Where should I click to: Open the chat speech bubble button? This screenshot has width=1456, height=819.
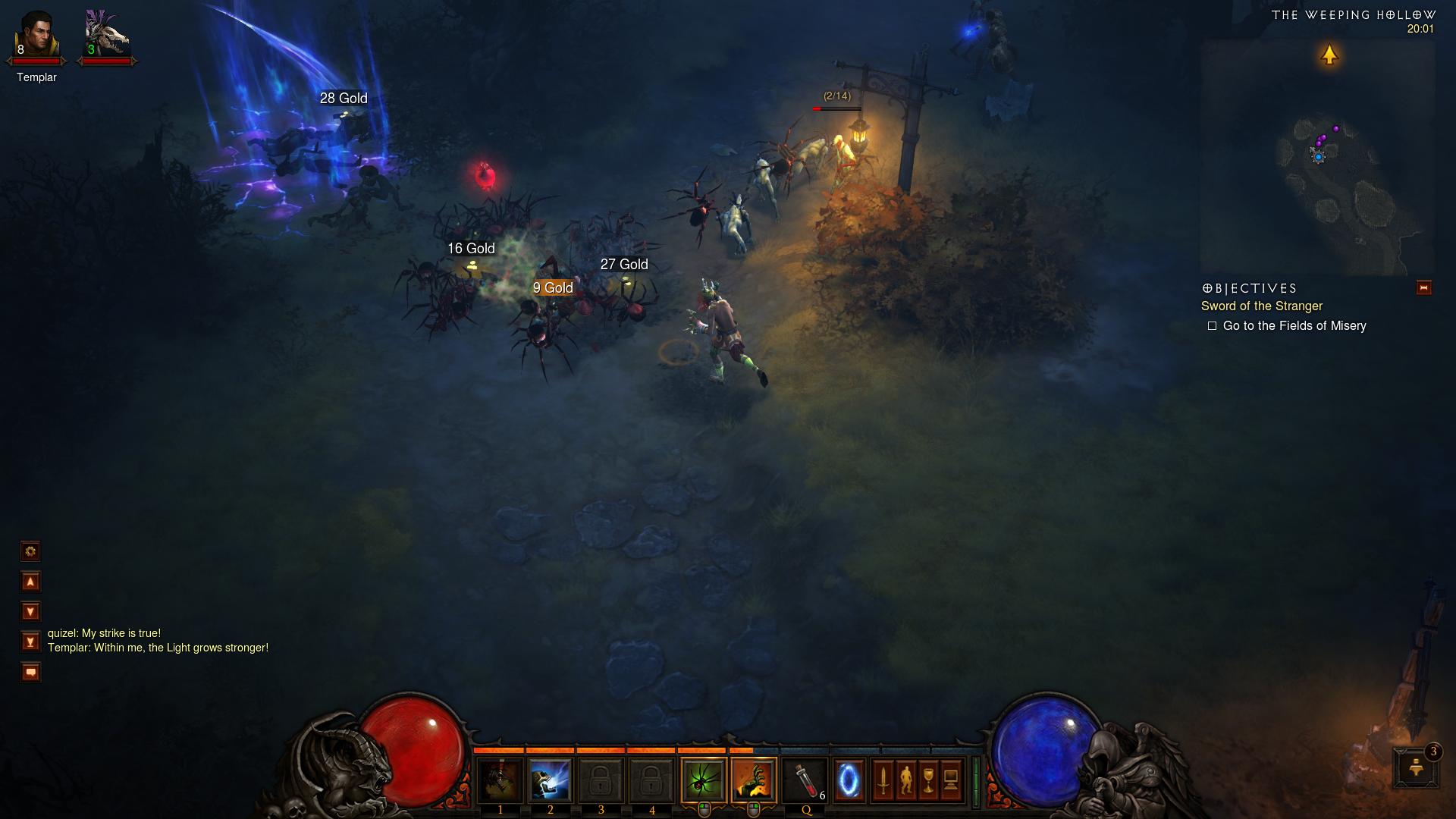click(x=30, y=673)
